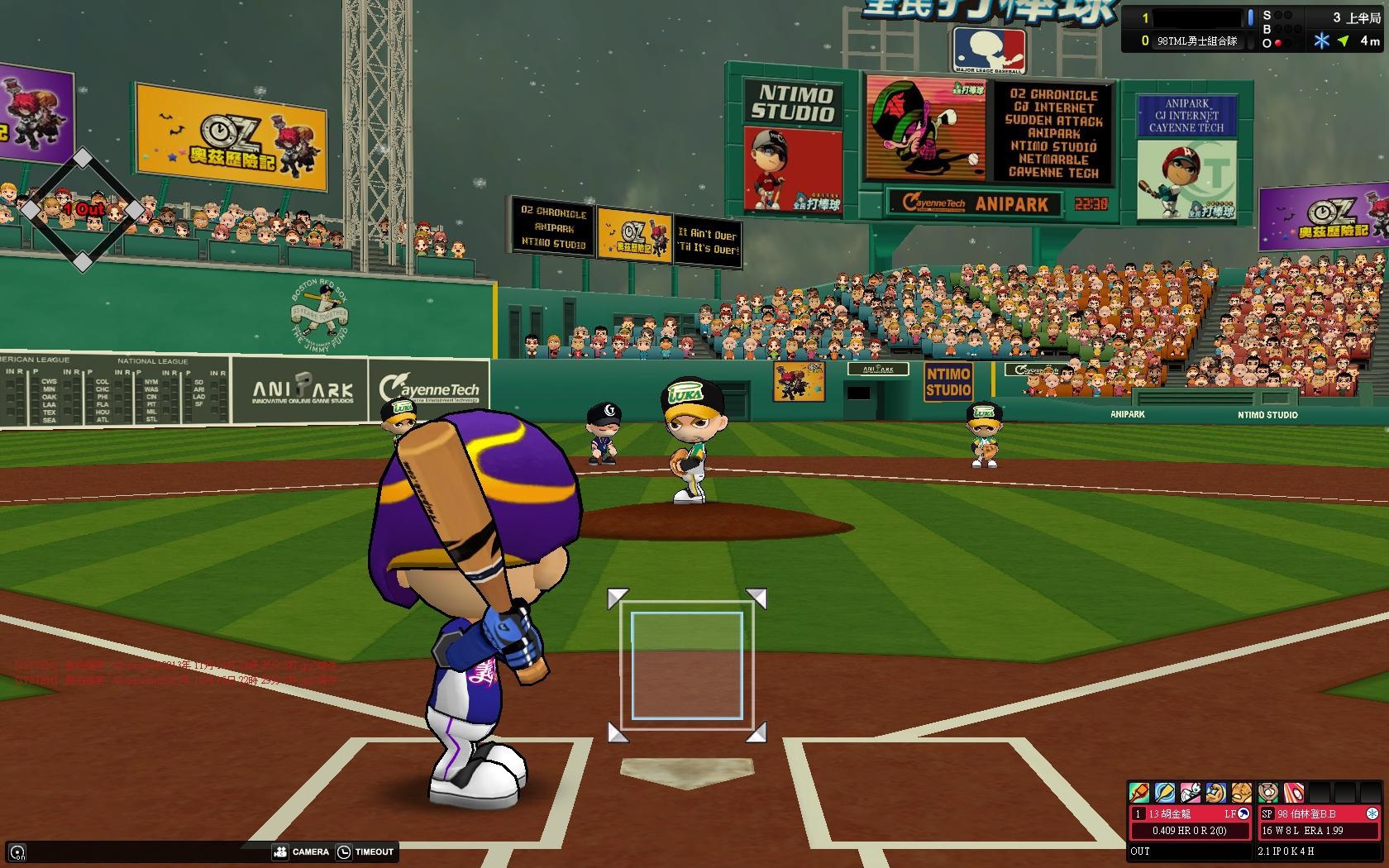This screenshot has height=868, width=1389.
Task: Toggle the on/off dial button
Action: (x=17, y=852)
